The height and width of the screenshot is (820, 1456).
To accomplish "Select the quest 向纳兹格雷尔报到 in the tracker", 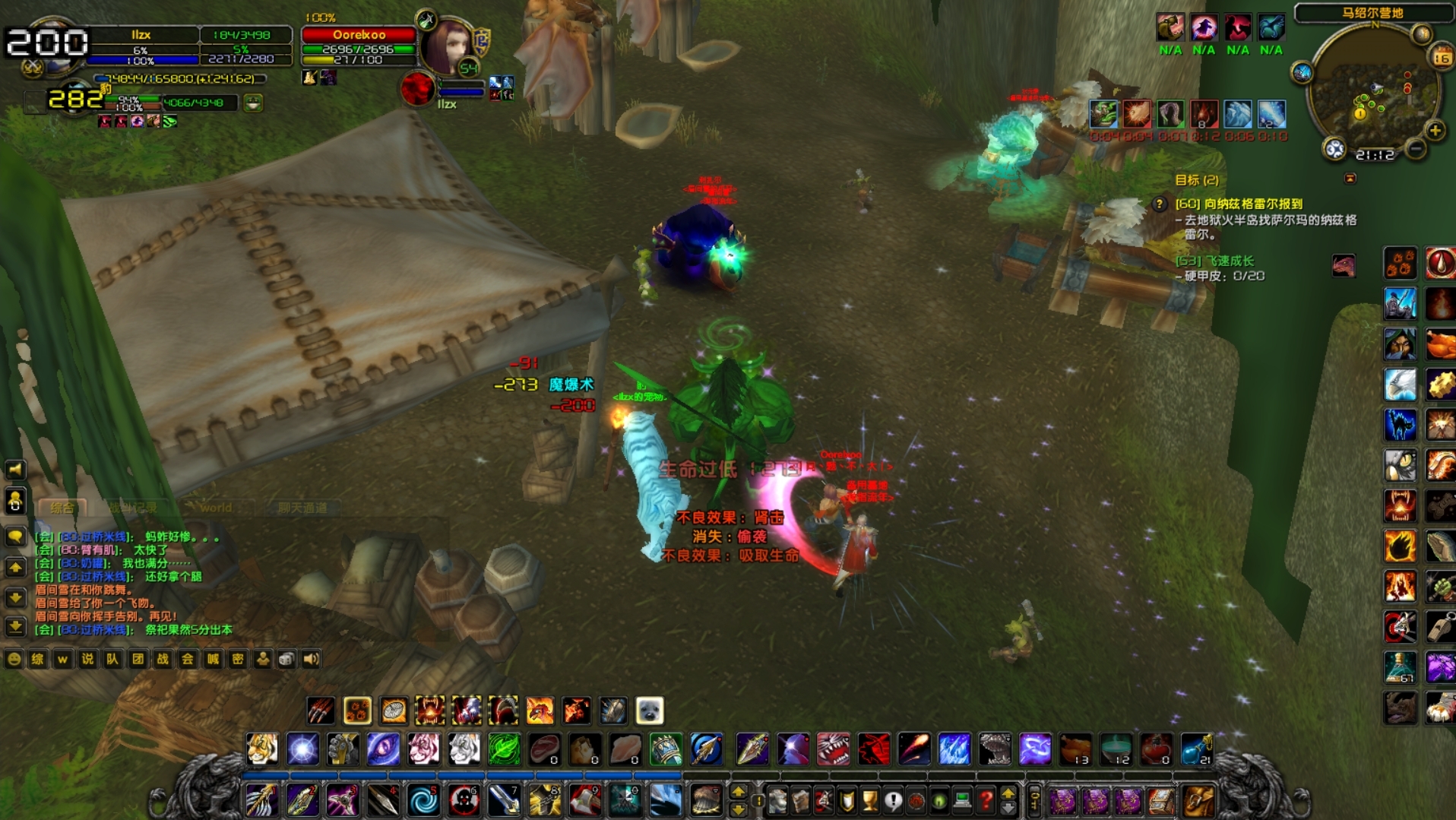I will tap(1239, 204).
